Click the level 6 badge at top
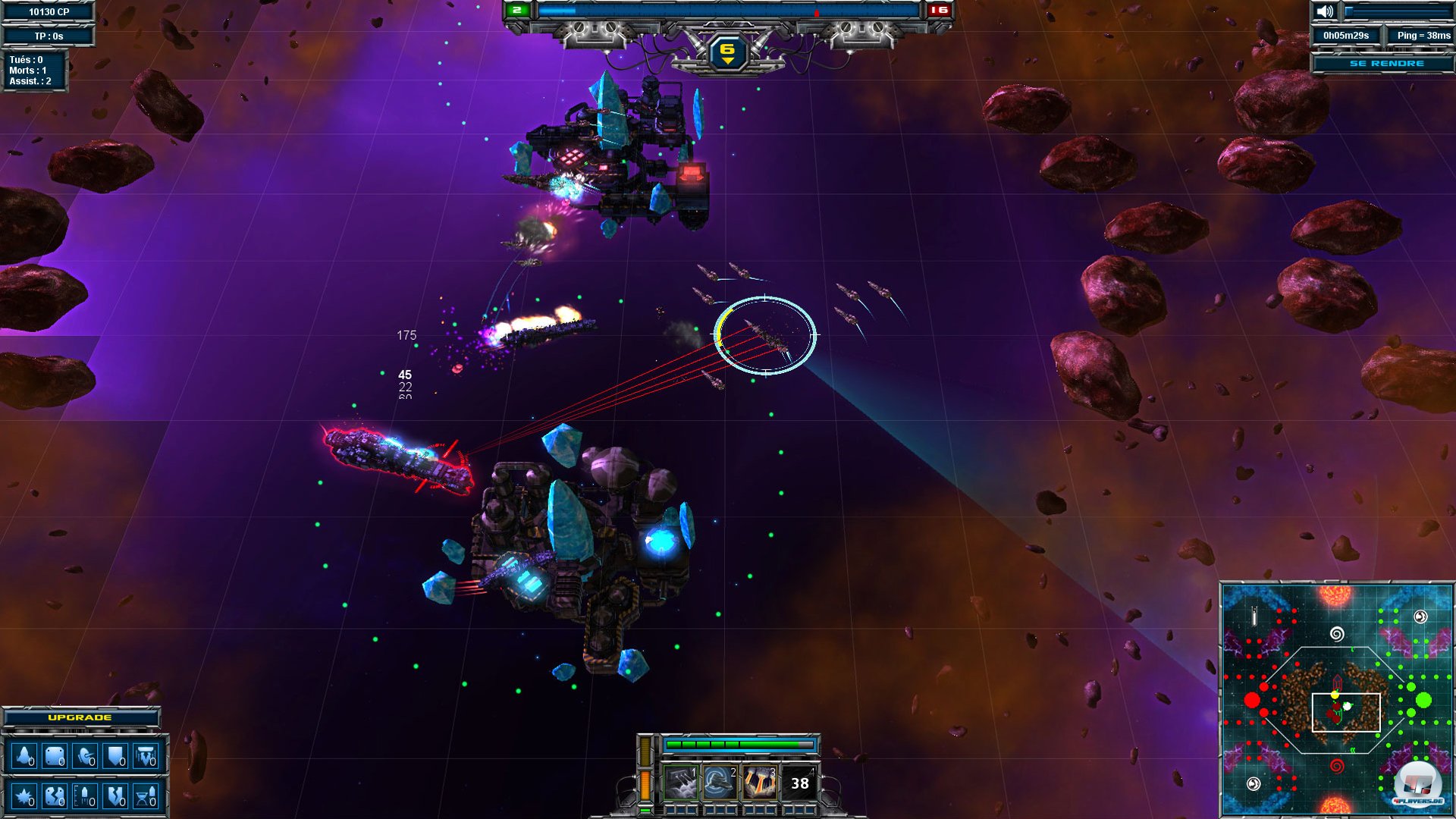The image size is (1456, 819). [727, 52]
